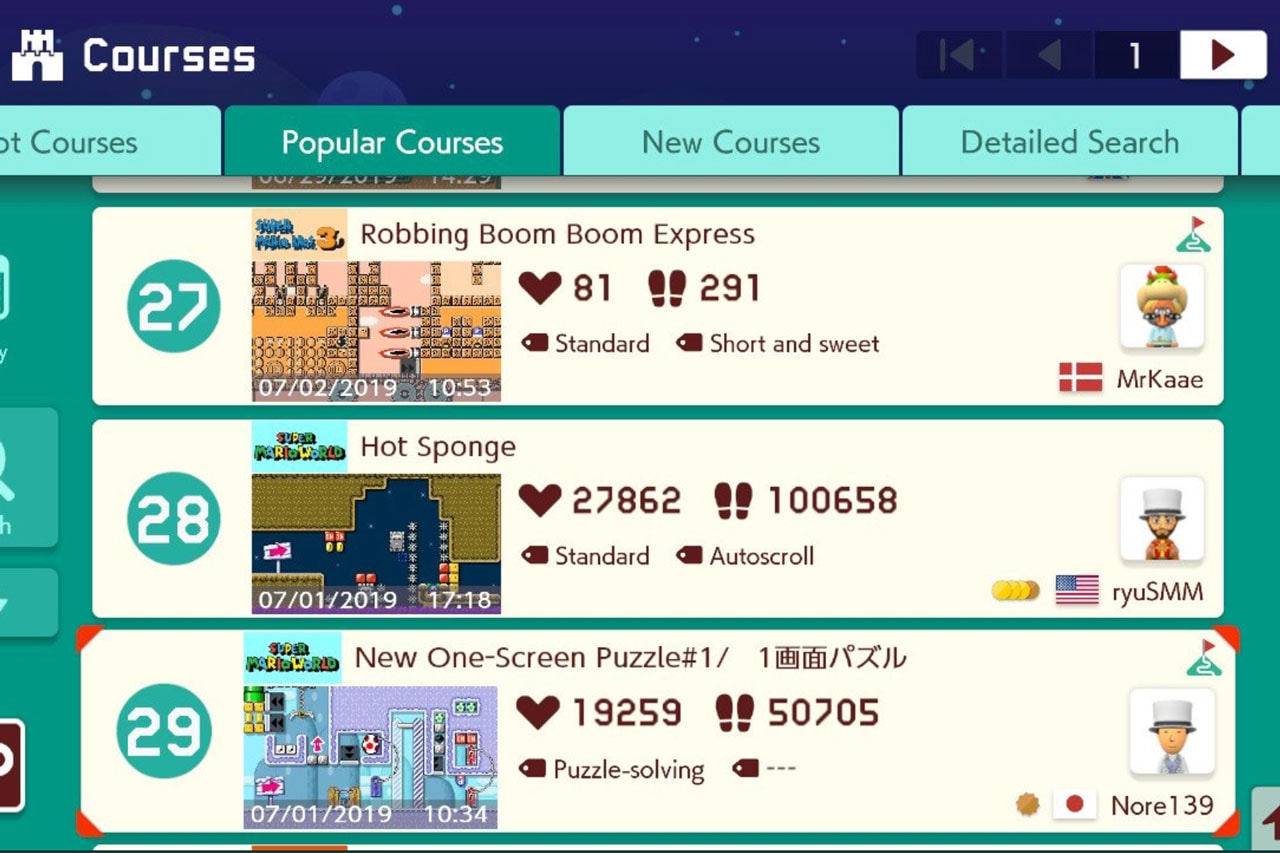Toggle the like heart on New One-Screen Puzzle
The height and width of the screenshot is (853, 1280).
pyautogui.click(x=539, y=712)
